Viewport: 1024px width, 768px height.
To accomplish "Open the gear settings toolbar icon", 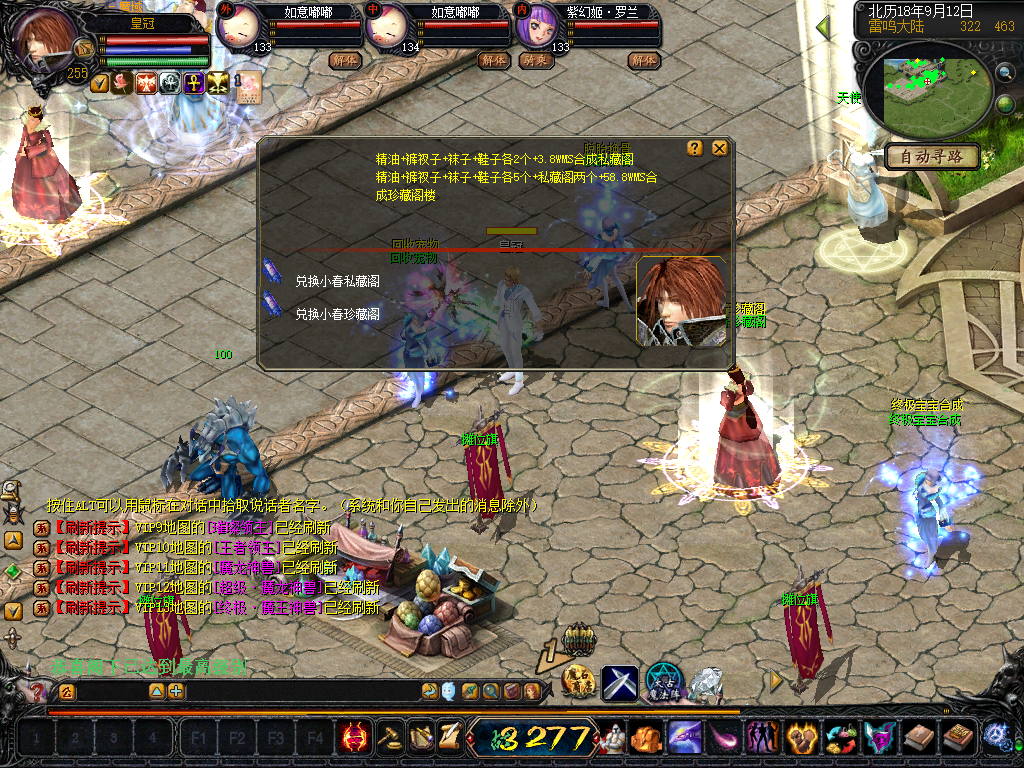I will tap(995, 736).
